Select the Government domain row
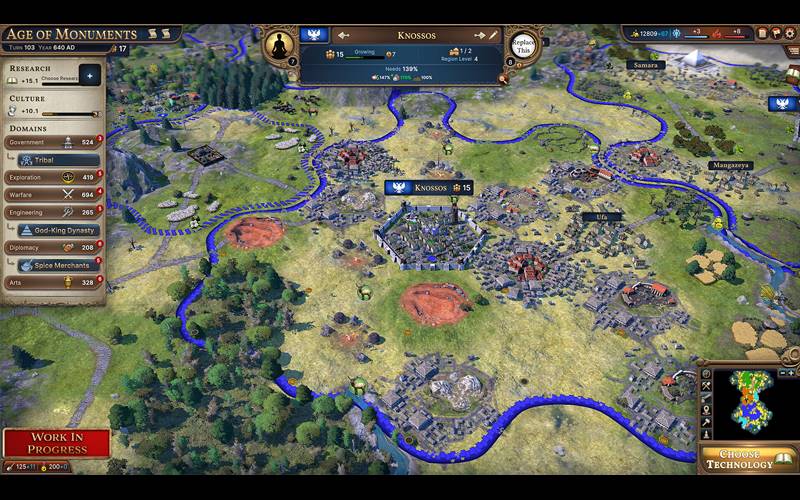The width and height of the screenshot is (800, 500). click(x=55, y=142)
